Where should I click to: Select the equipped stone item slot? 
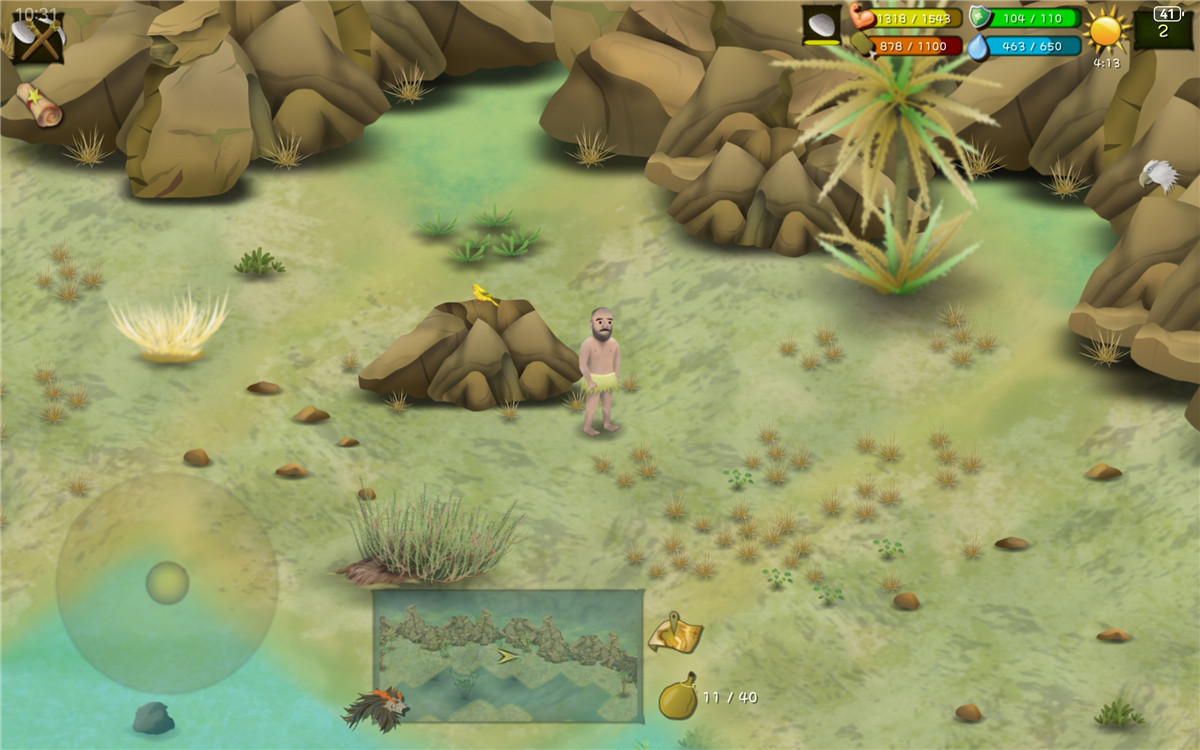click(822, 26)
